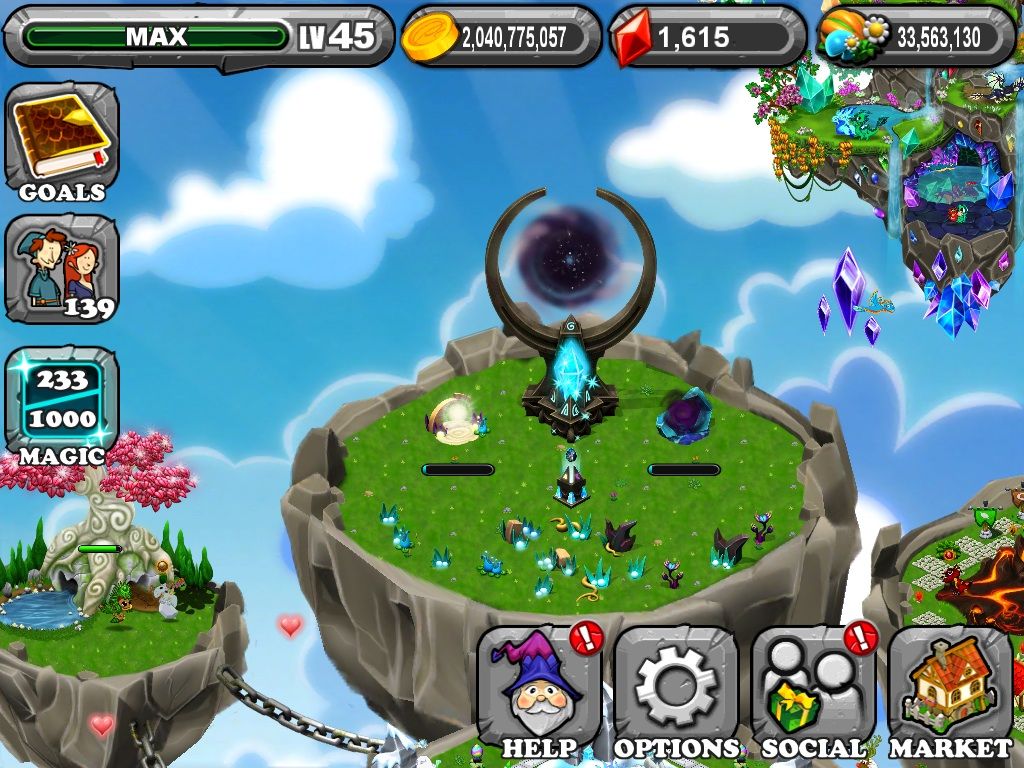Tap the red gem balance
Screen dimensions: 1024x768
tap(707, 37)
